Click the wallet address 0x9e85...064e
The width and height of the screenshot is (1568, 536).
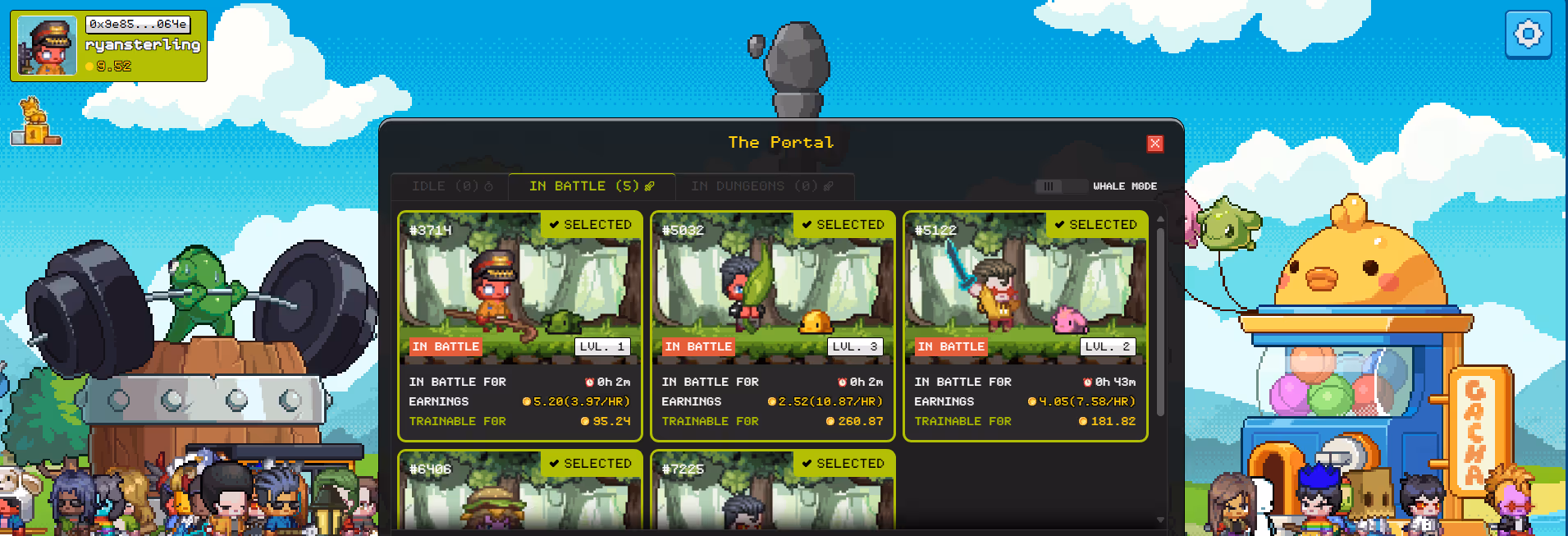138,25
